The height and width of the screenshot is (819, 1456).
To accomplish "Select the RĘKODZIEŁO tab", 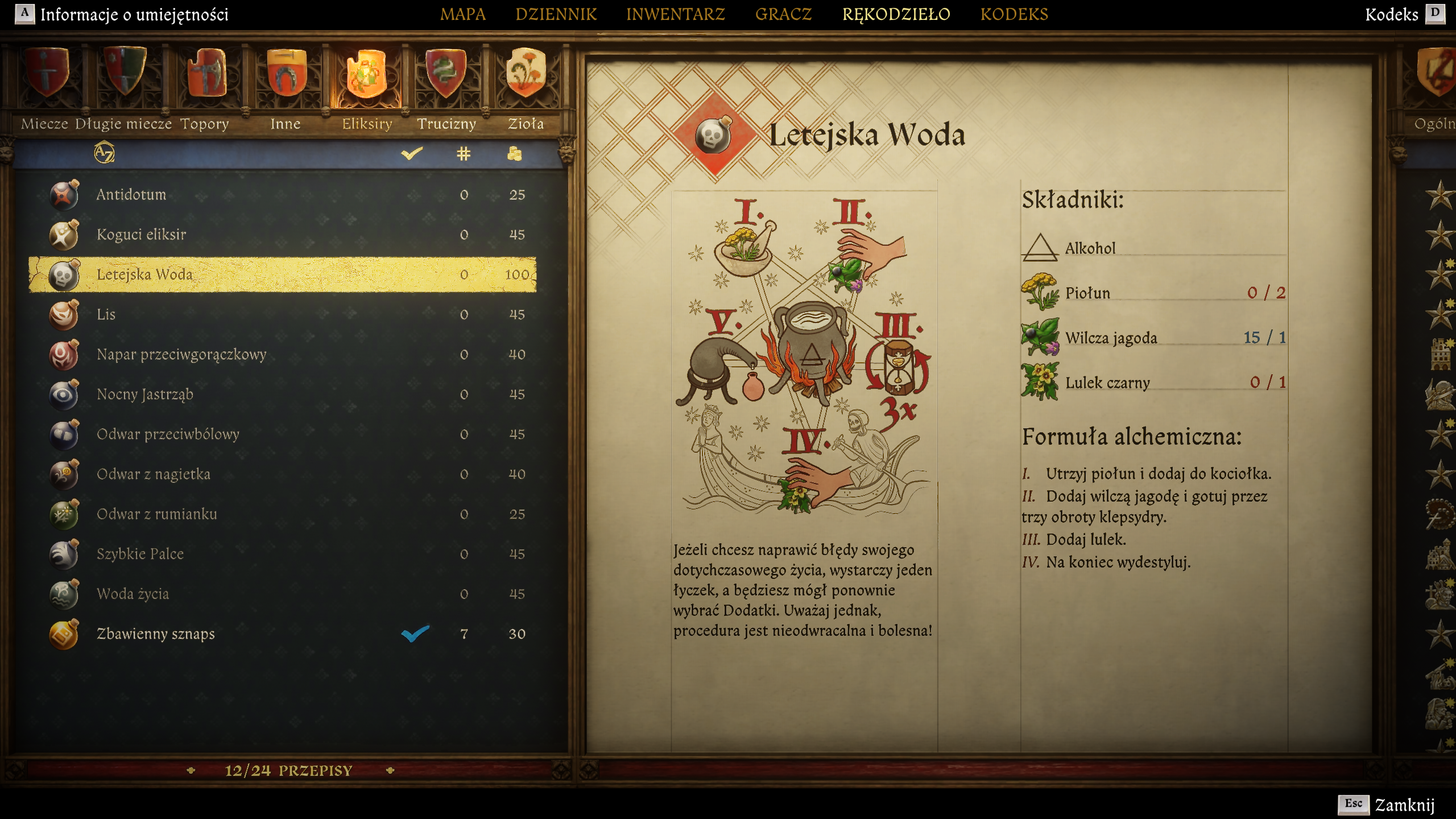I will [x=896, y=14].
